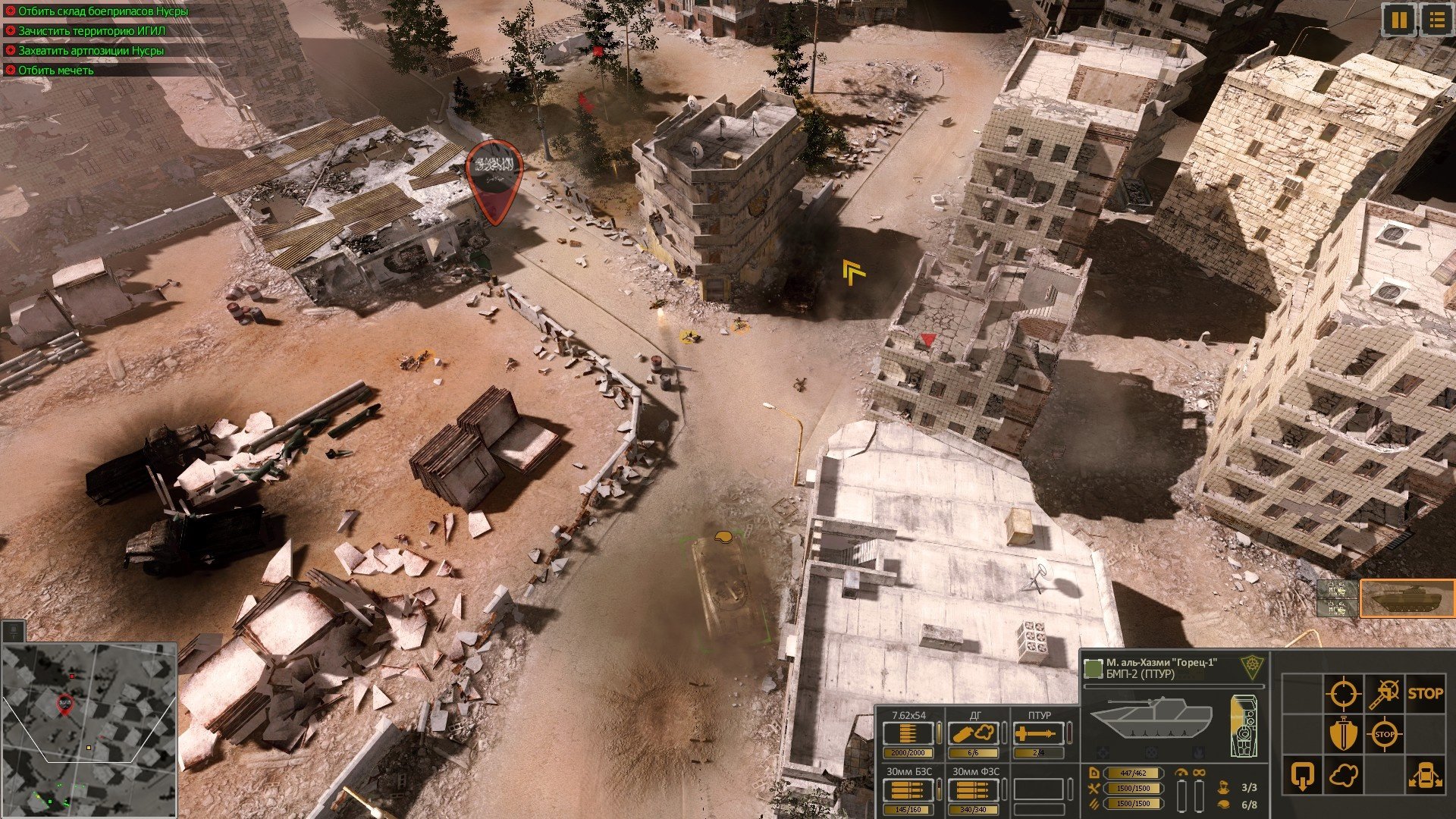Activate the ДГ smoke grenade launcher

[974, 734]
